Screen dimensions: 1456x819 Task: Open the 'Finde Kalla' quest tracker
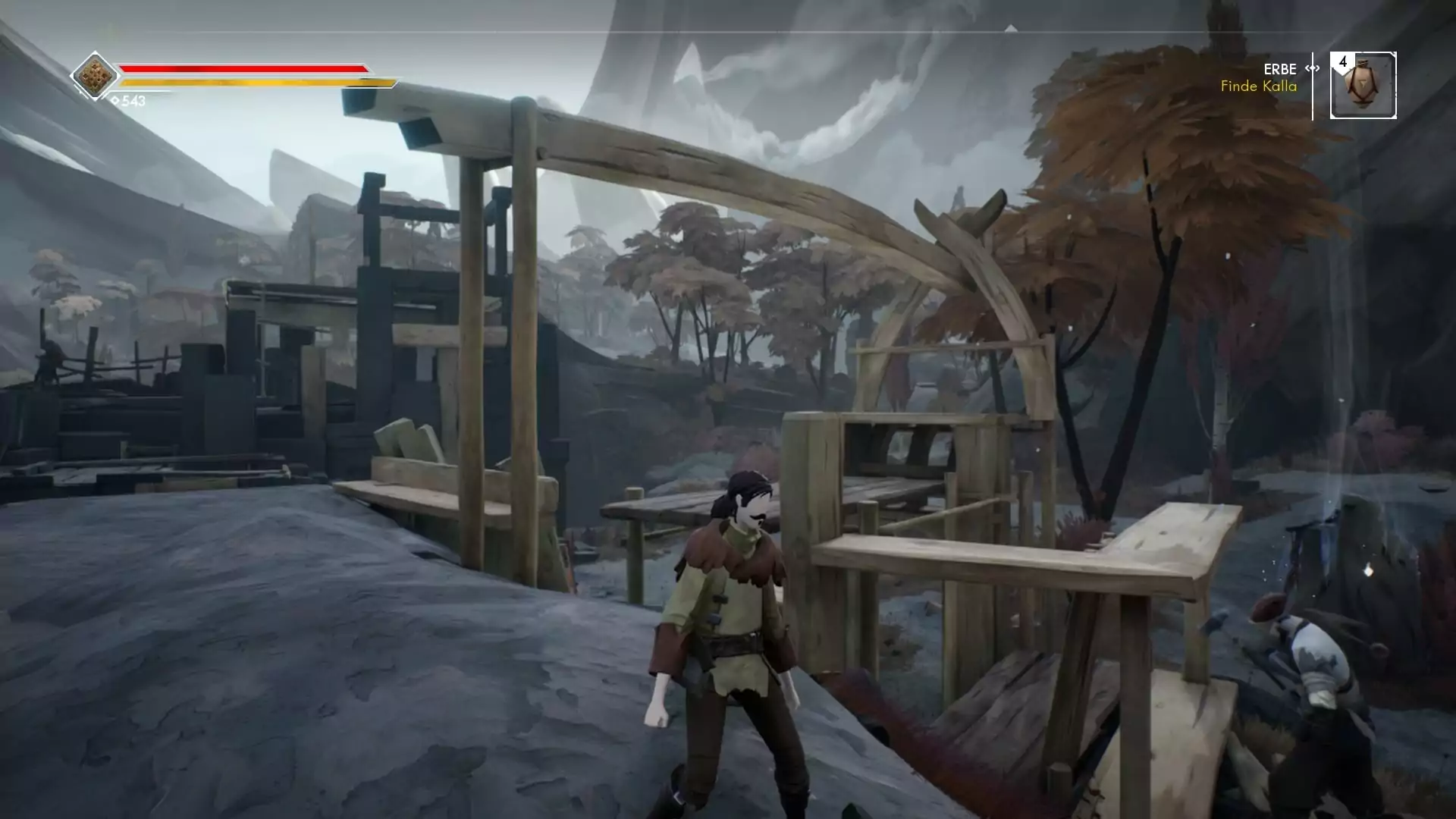[1258, 86]
